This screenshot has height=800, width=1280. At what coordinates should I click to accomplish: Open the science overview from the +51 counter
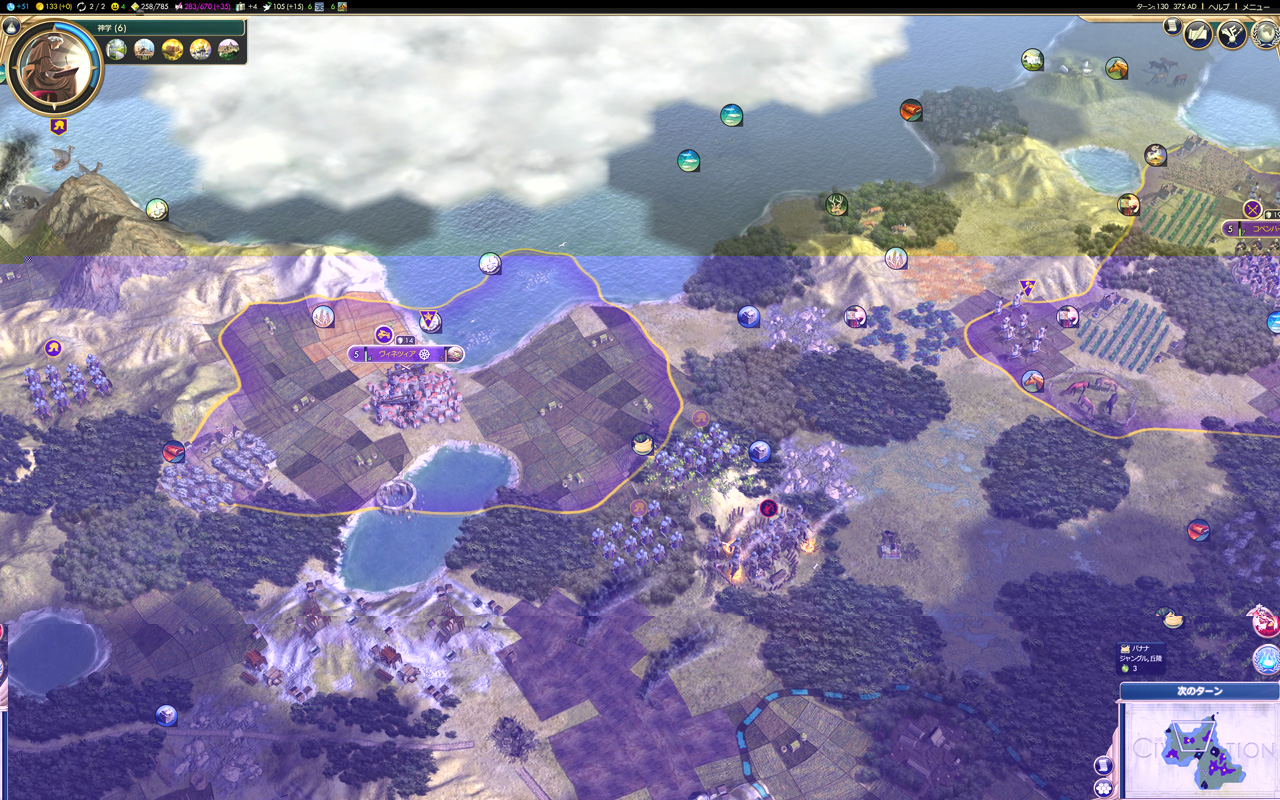tap(18, 6)
